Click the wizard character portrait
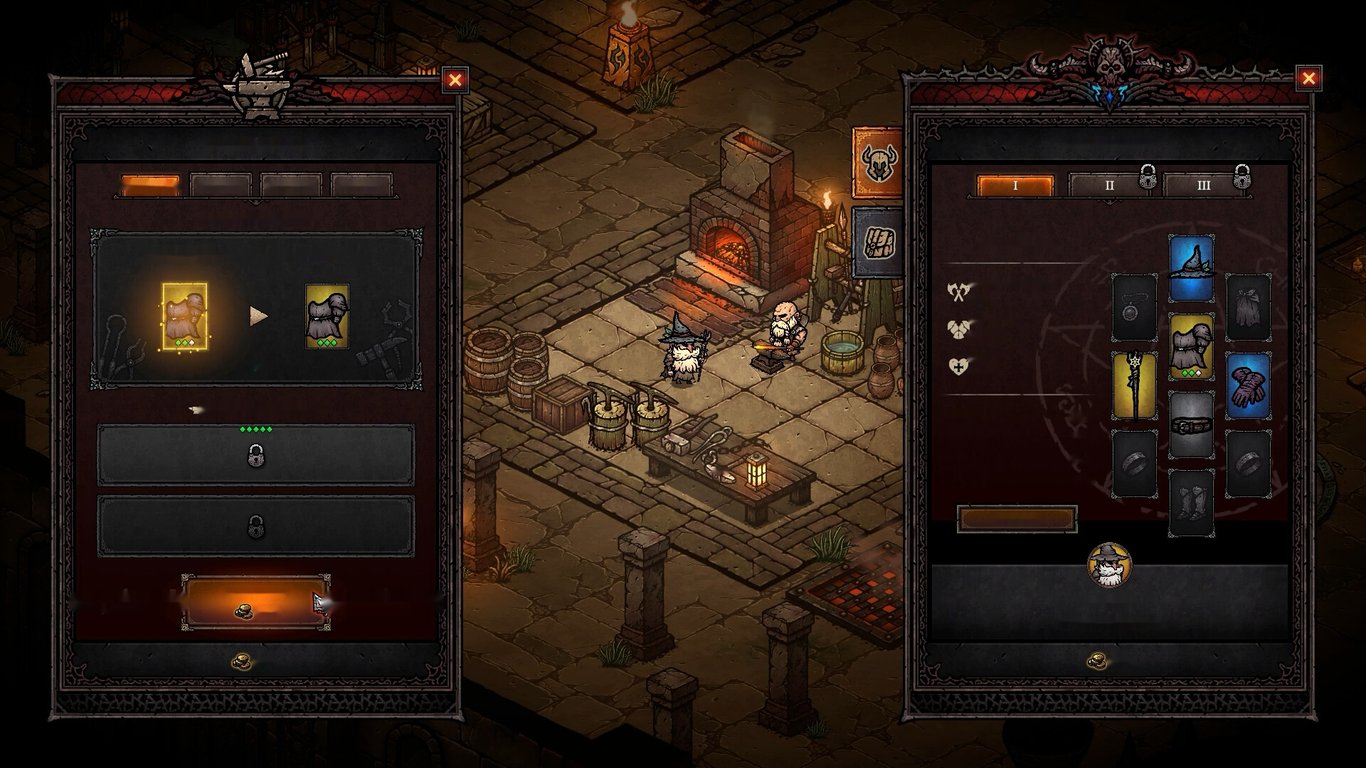The height and width of the screenshot is (768, 1366). [x=1108, y=565]
